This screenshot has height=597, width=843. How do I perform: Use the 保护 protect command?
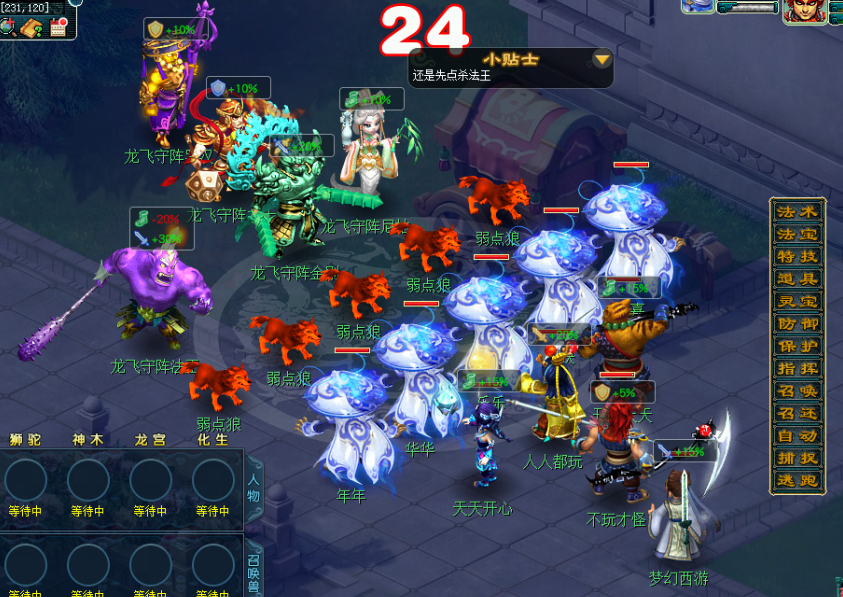click(798, 346)
